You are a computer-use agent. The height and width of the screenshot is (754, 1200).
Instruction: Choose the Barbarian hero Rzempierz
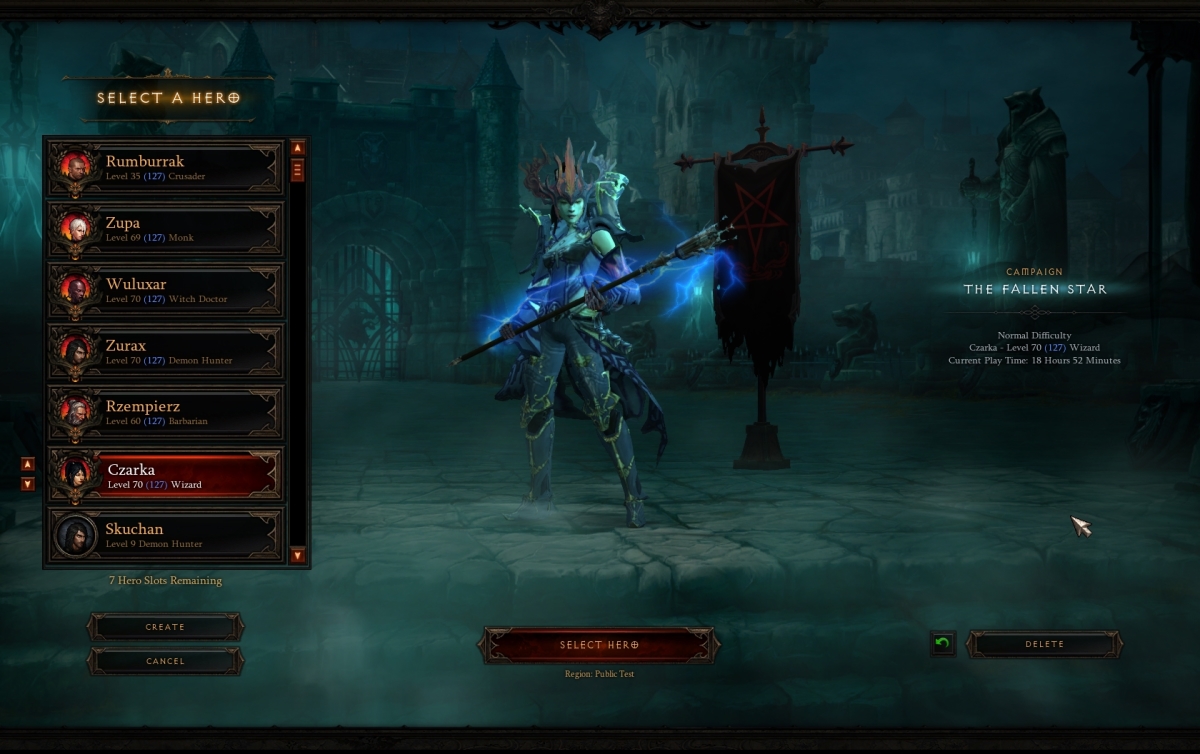pyautogui.click(x=166, y=413)
